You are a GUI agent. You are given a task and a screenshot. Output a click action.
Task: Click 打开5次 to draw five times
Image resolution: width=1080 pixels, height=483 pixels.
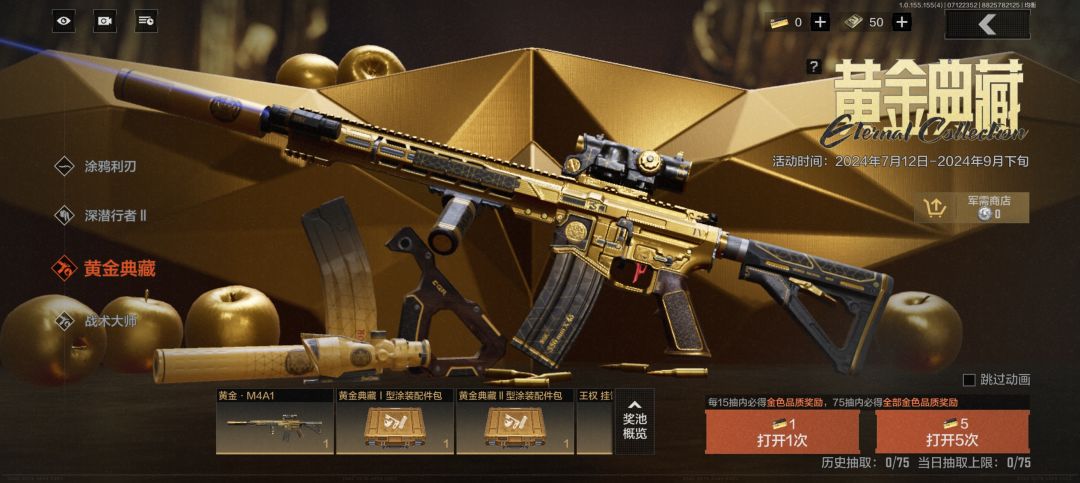[952, 431]
